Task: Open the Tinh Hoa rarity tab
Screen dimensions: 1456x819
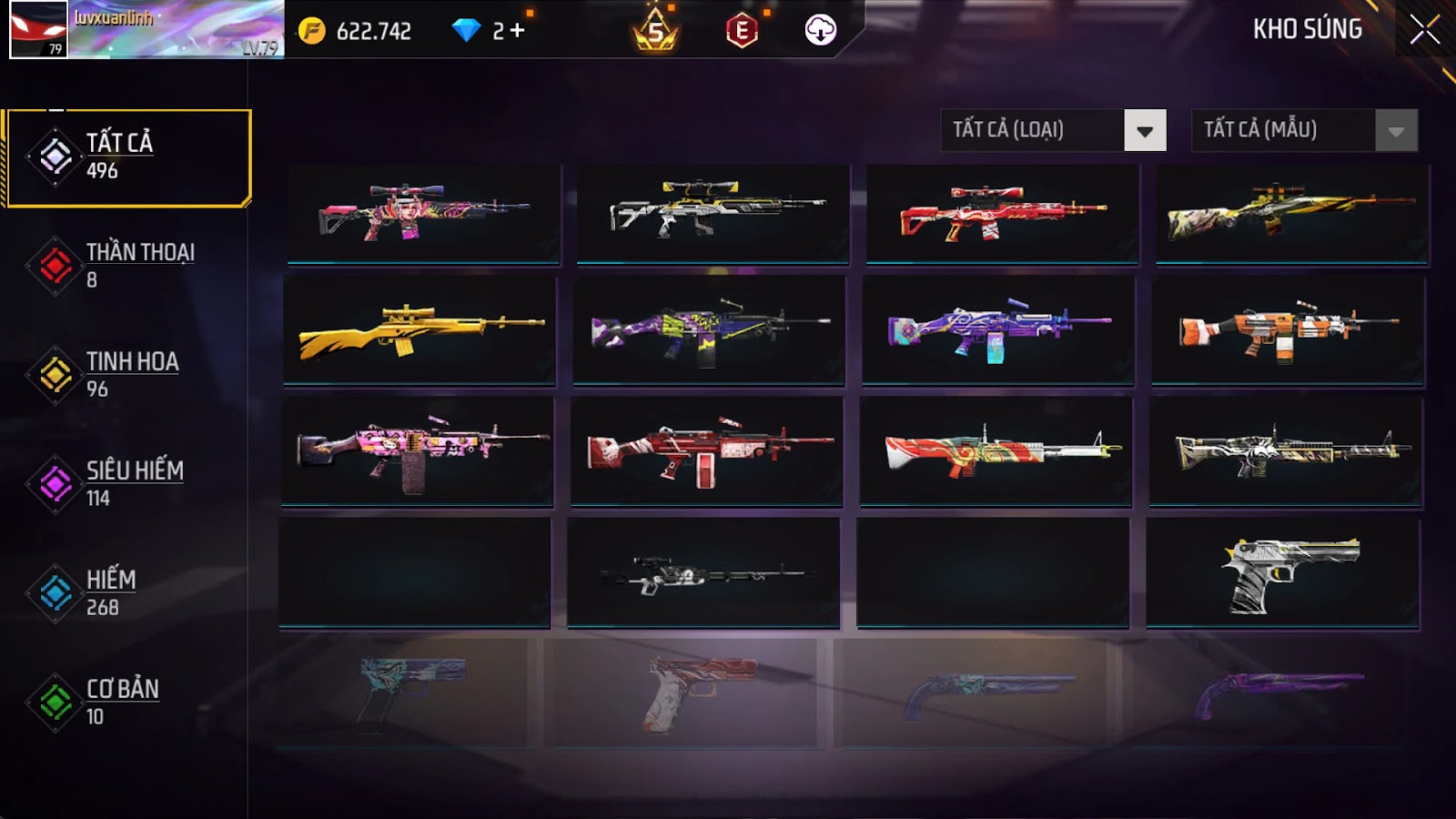Action: (127, 375)
